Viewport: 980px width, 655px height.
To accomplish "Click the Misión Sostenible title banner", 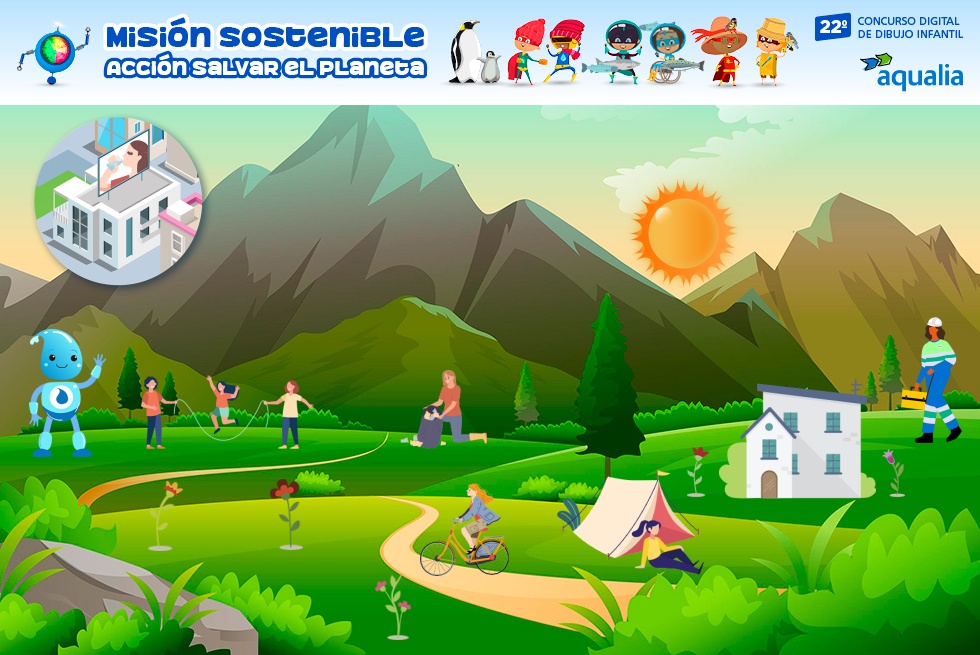I will tap(265, 52).
